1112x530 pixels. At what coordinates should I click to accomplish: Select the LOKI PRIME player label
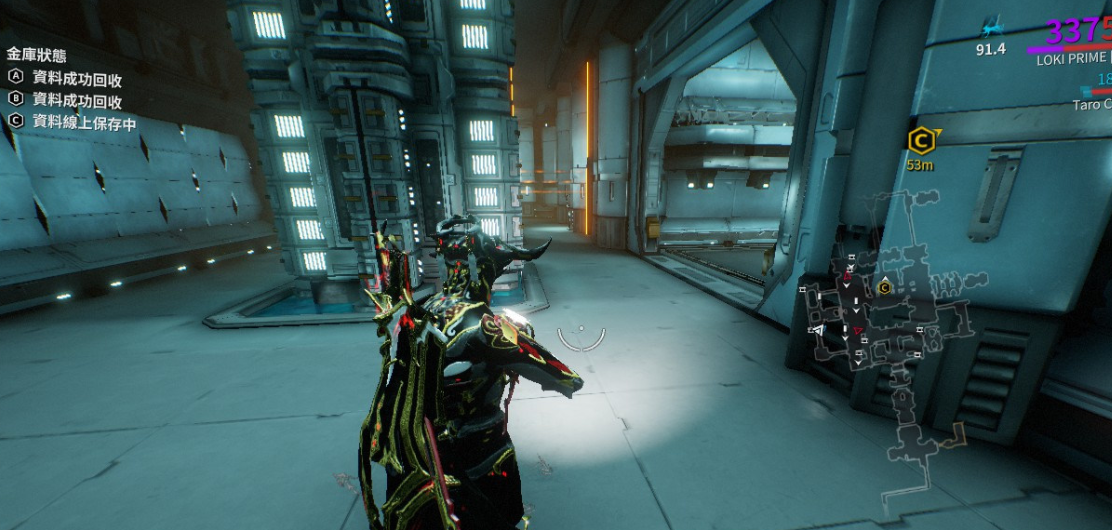pyautogui.click(x=1073, y=58)
